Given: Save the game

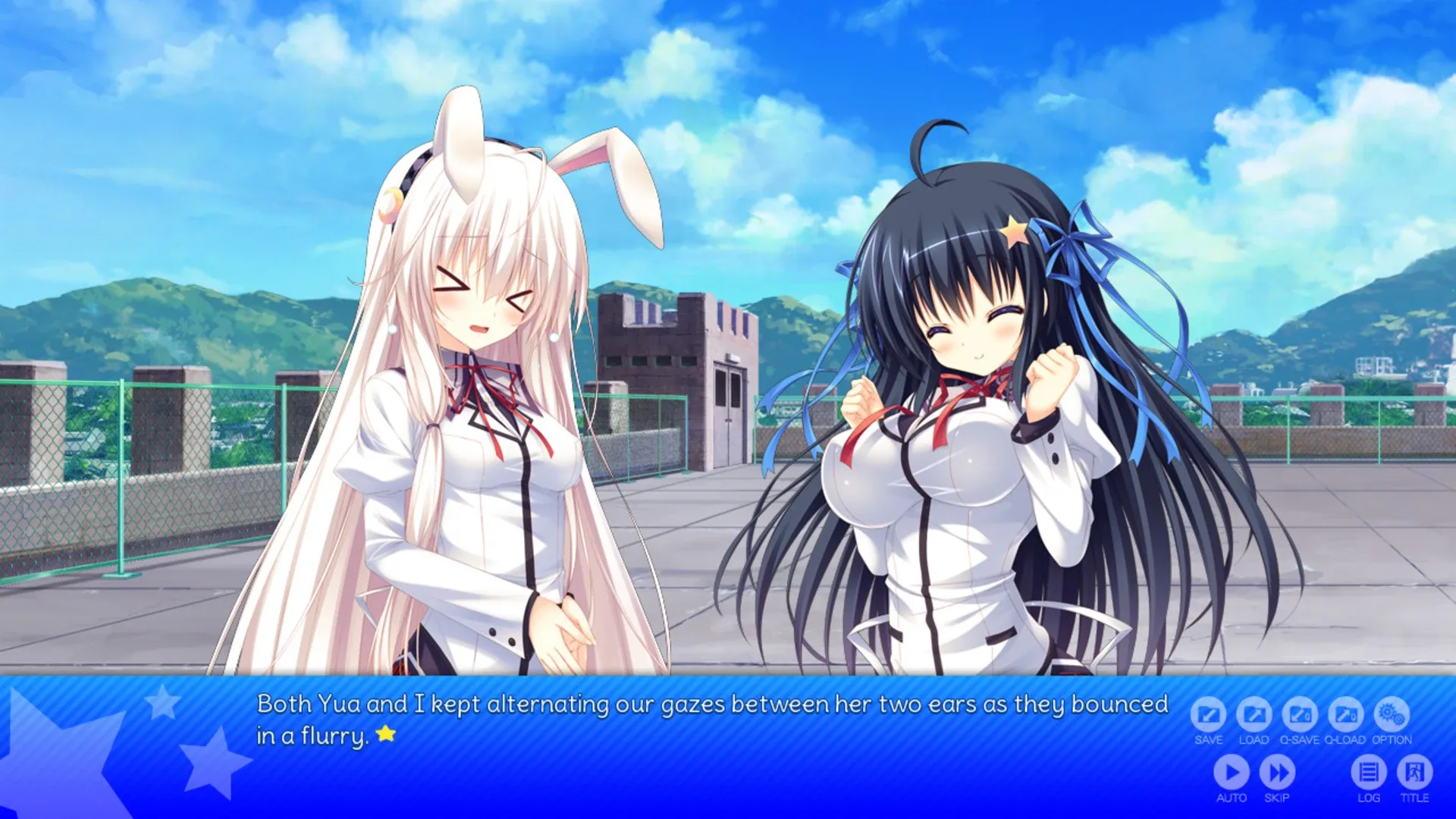Looking at the screenshot, I should coord(1208,713).
